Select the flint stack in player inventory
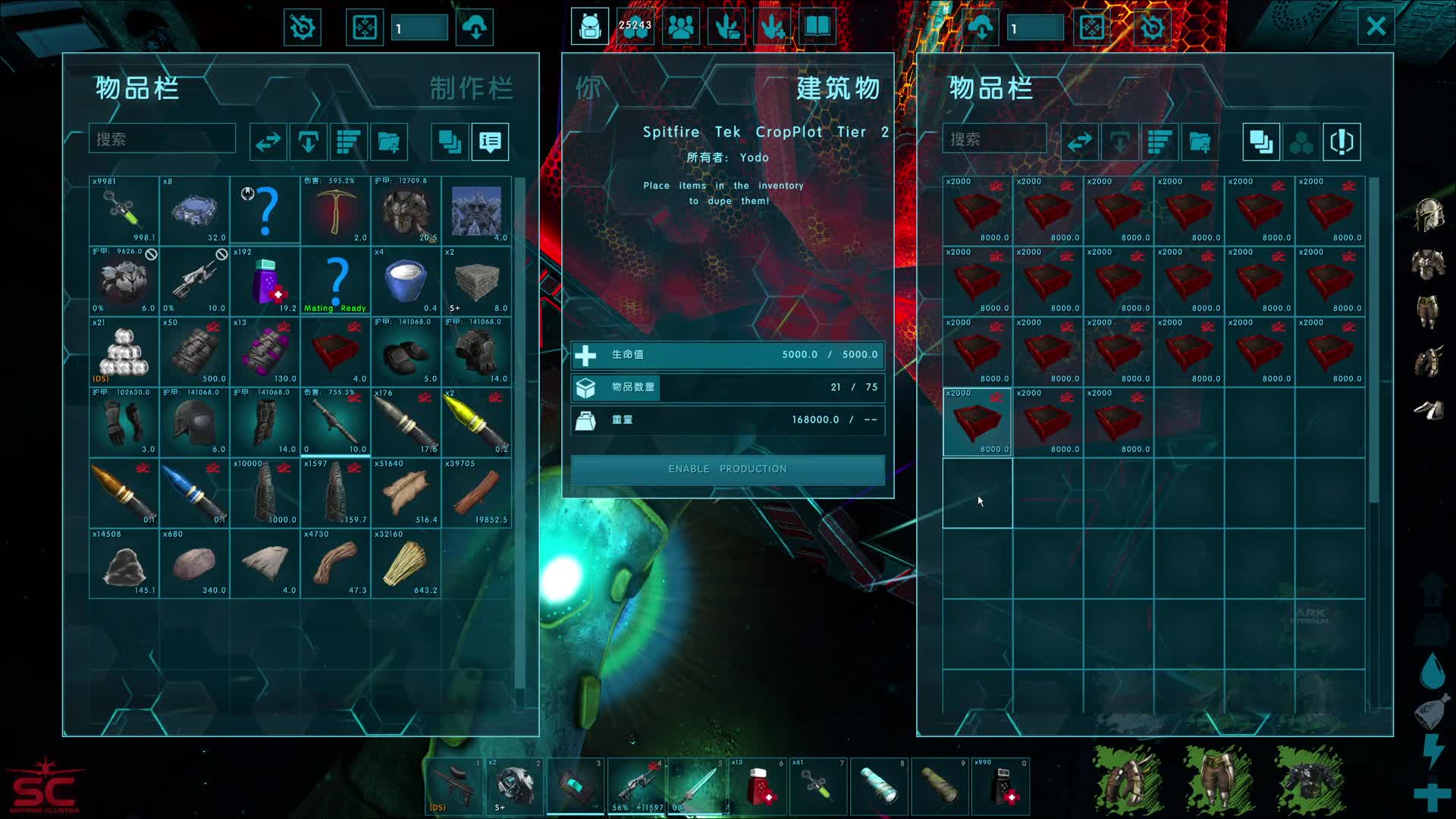 click(265, 563)
